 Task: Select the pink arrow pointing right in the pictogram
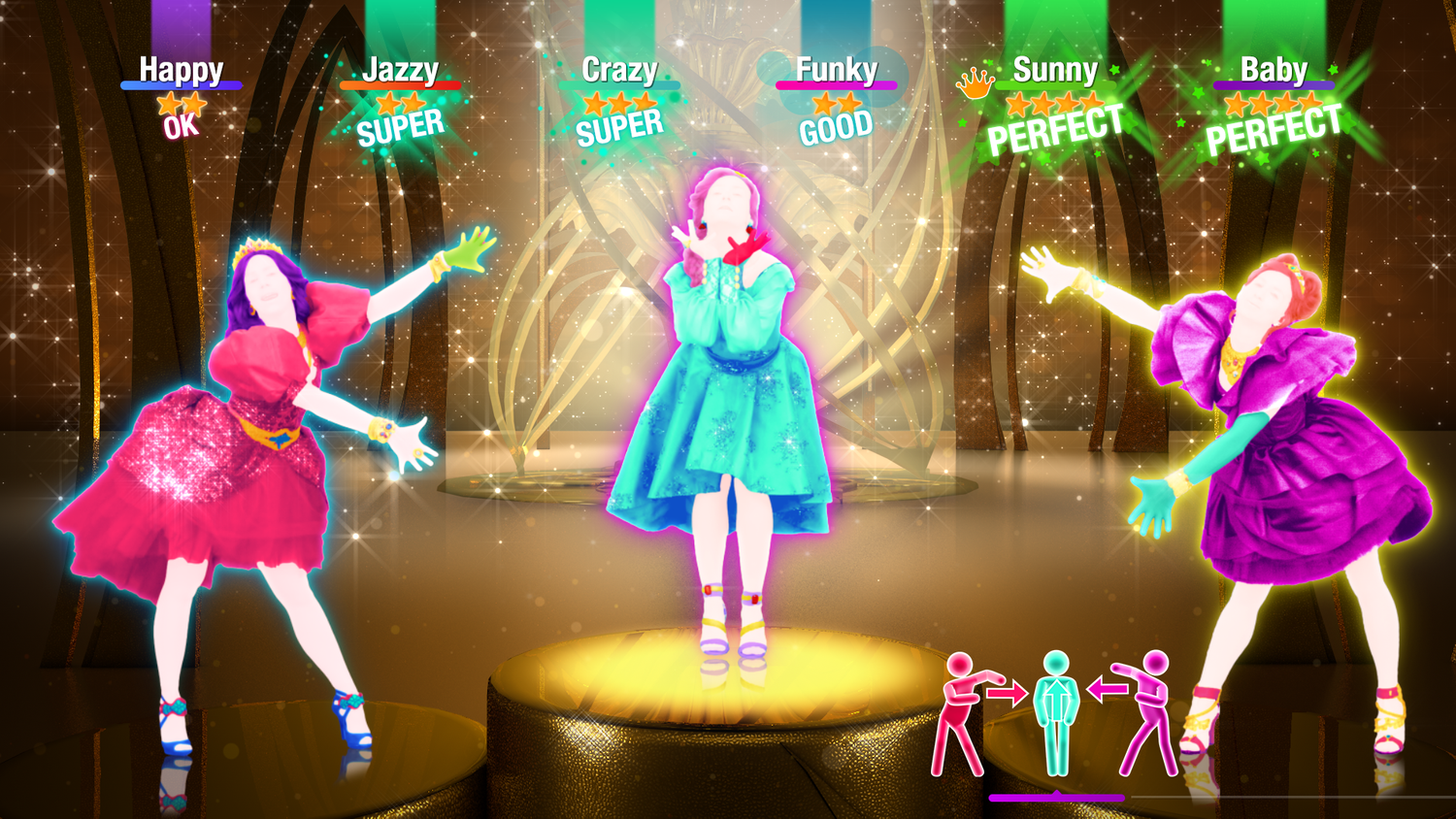(x=1007, y=692)
